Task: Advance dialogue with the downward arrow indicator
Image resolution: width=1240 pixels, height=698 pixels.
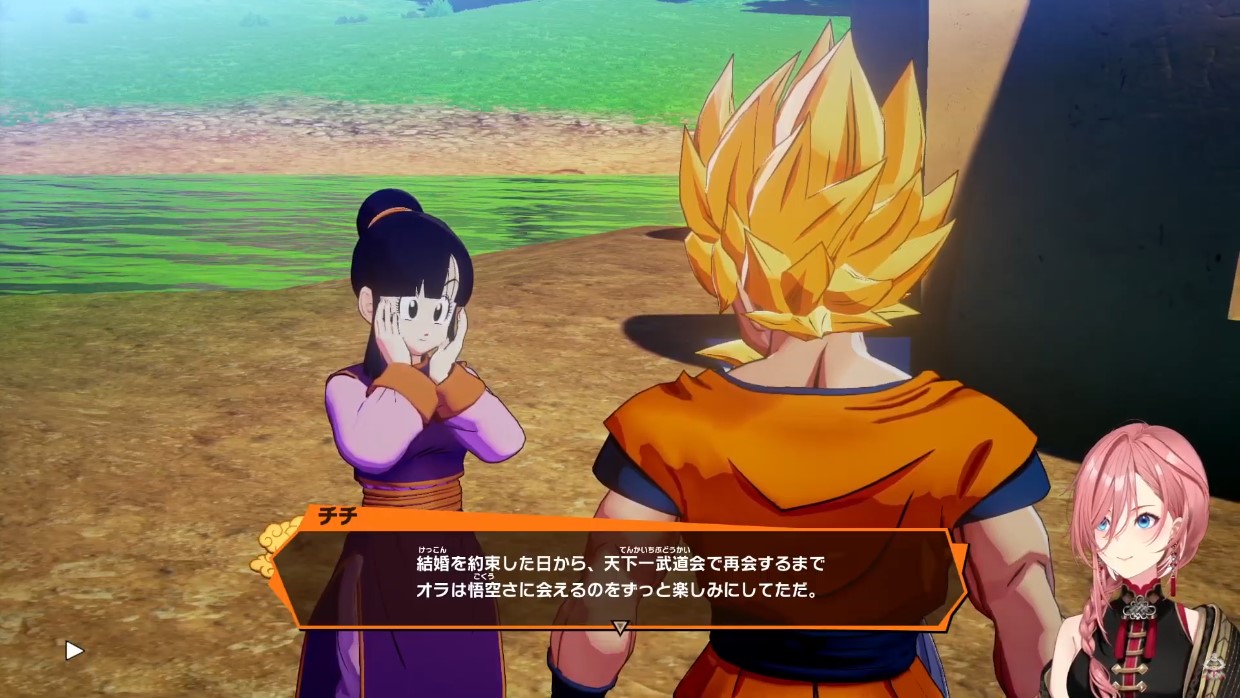Action: click(620, 628)
